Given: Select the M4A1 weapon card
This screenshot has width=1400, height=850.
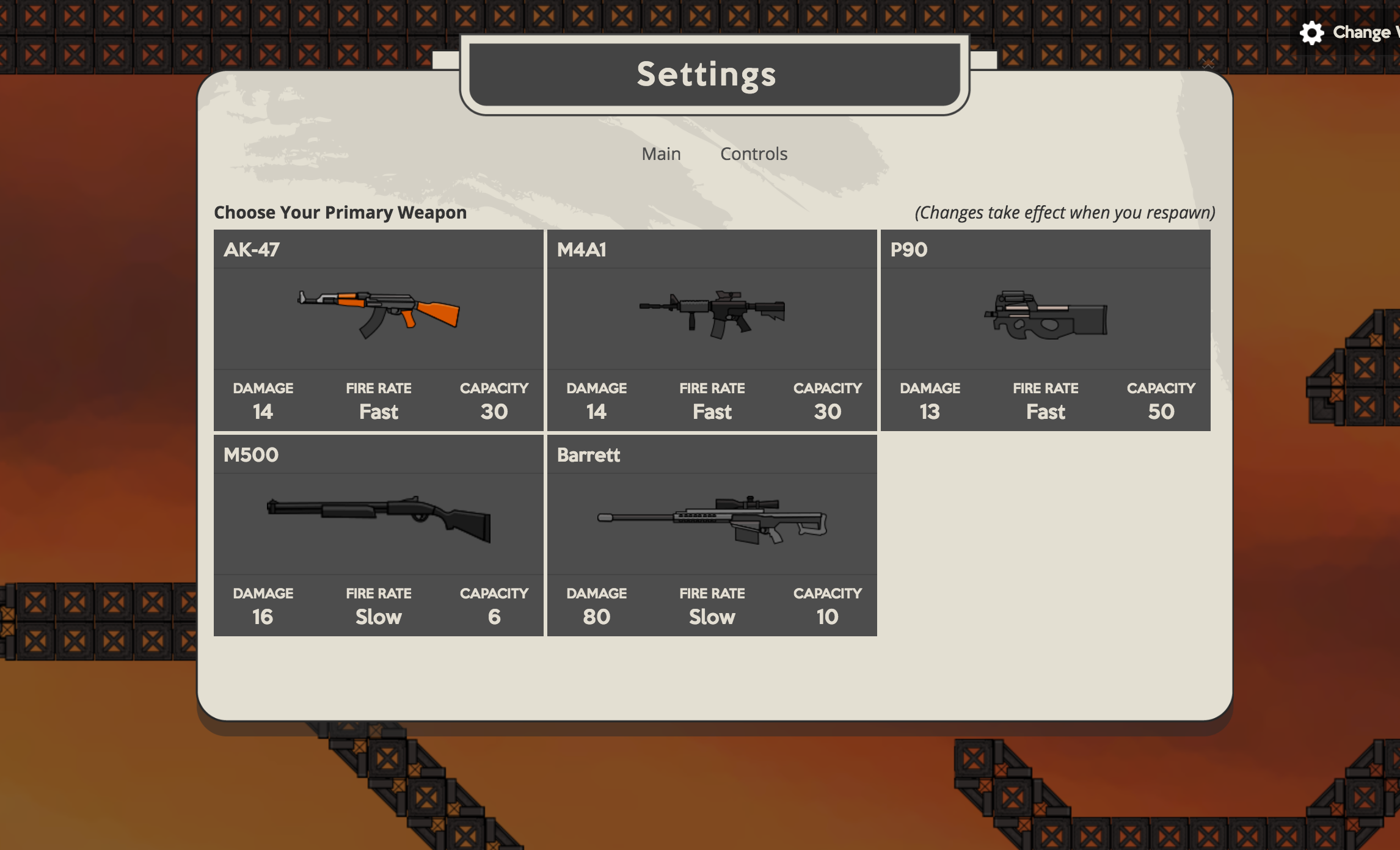Looking at the screenshot, I should point(712,330).
